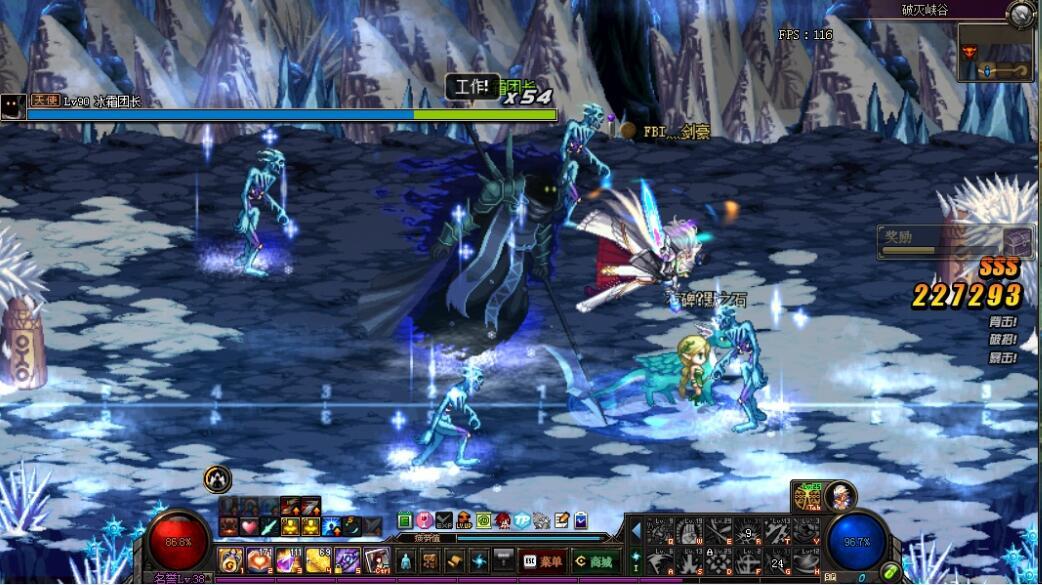Activate the fist skill bound to W
The width and height of the screenshot is (1042, 585).
pyautogui.click(x=688, y=531)
